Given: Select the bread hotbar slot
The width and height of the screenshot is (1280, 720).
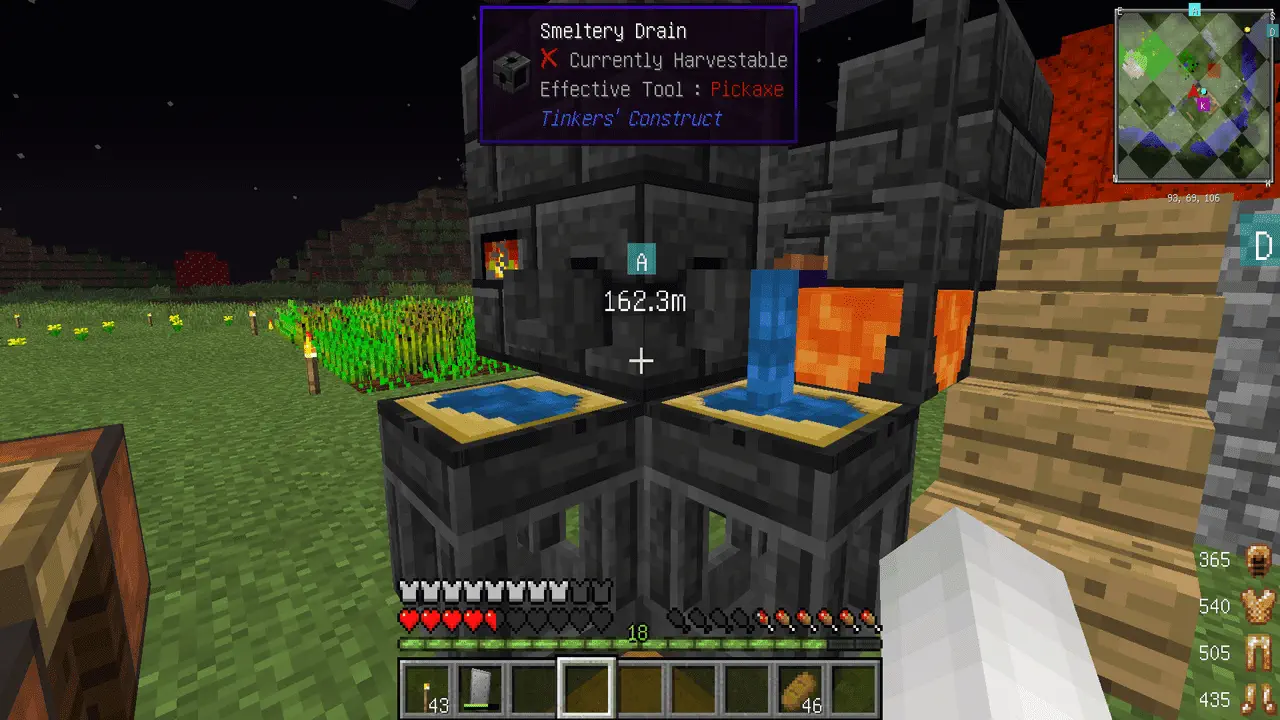Looking at the screenshot, I should (801, 689).
